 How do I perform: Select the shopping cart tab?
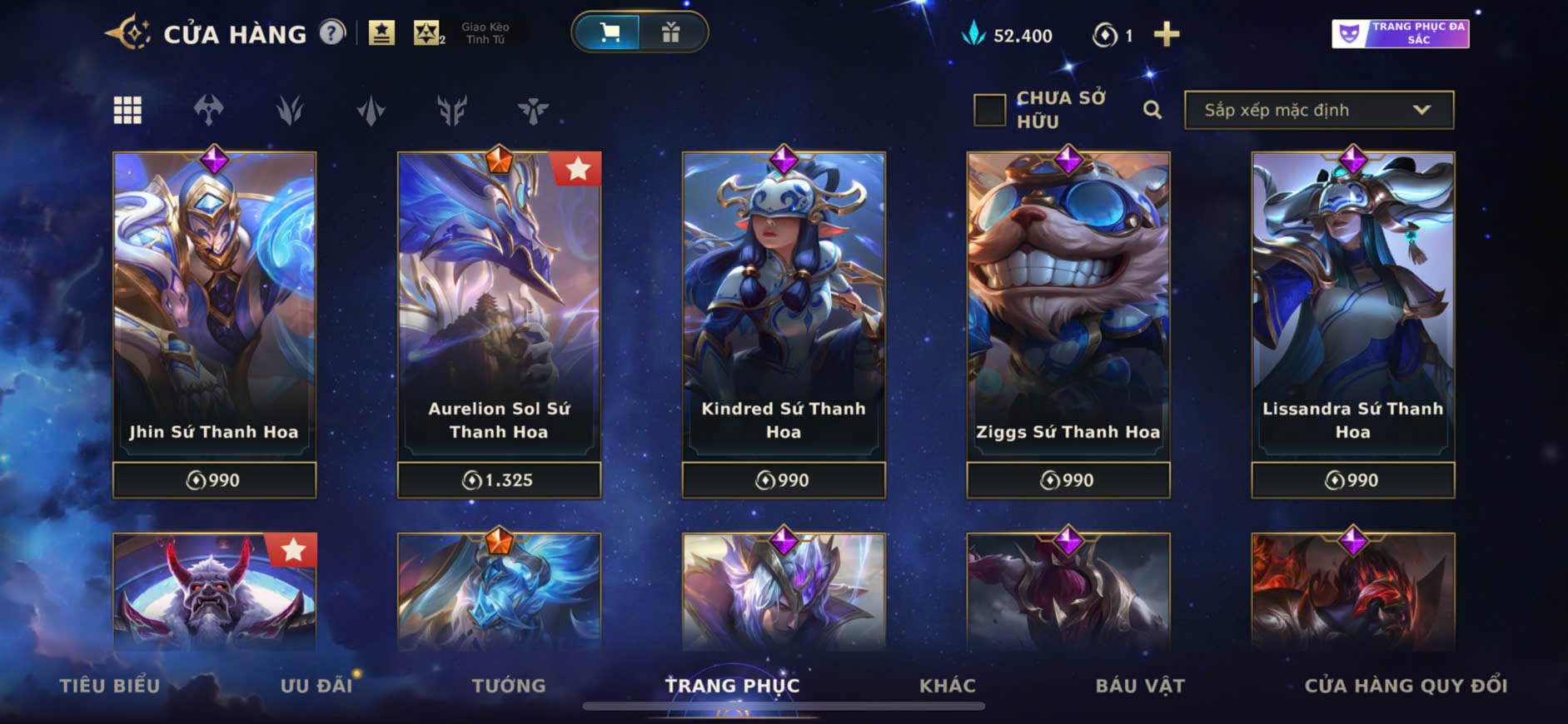610,32
